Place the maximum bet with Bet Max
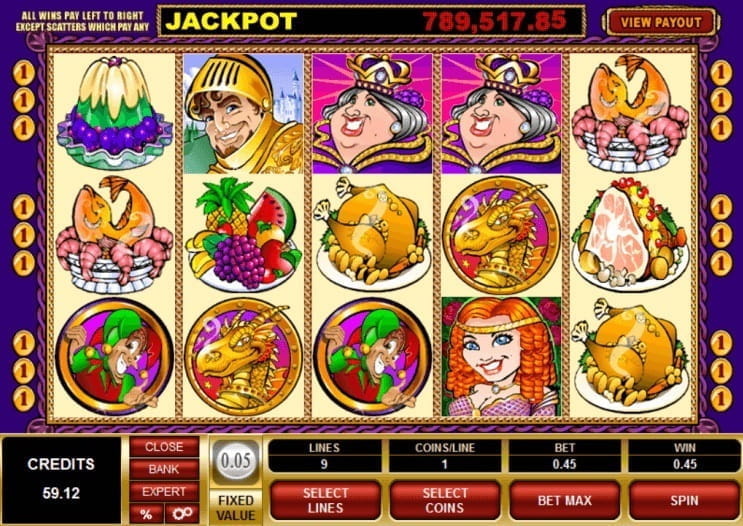The height and width of the screenshot is (526, 743). click(x=564, y=500)
